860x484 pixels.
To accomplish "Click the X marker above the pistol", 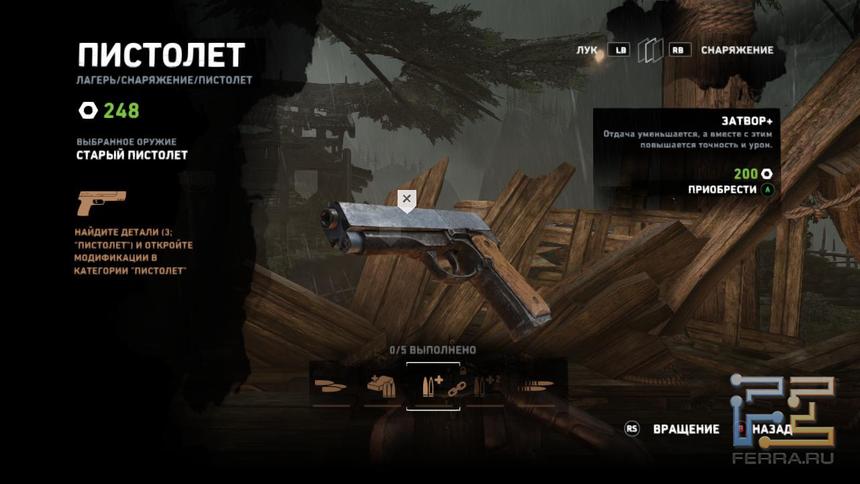I will click(406, 200).
